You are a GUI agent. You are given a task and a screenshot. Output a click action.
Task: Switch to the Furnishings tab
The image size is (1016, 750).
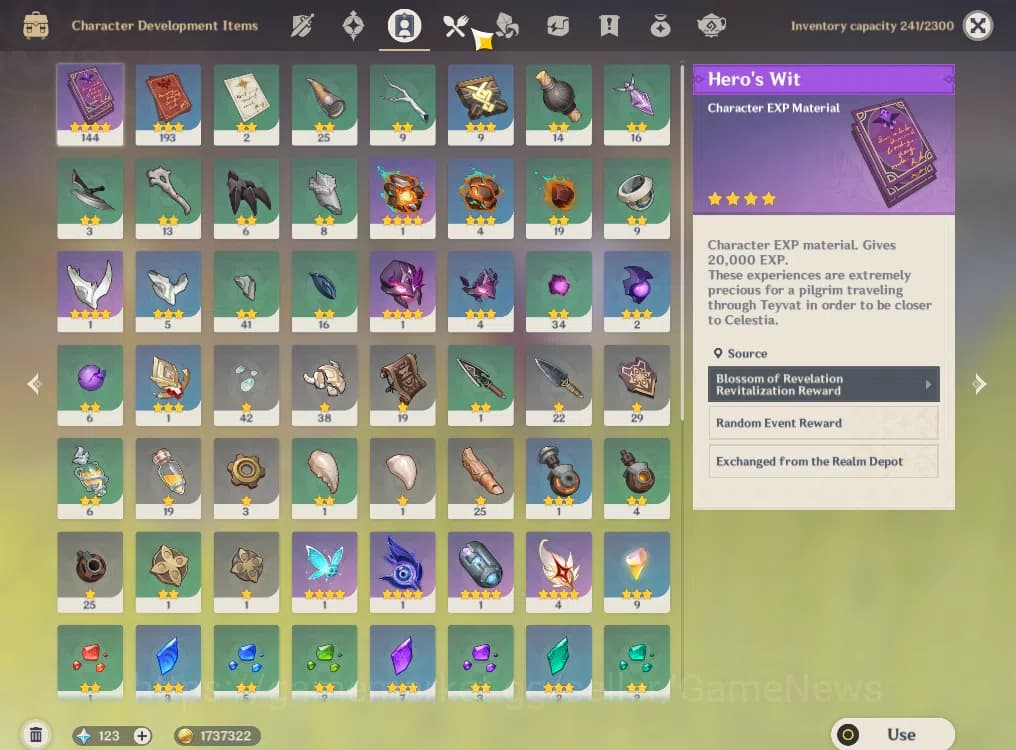(711, 26)
